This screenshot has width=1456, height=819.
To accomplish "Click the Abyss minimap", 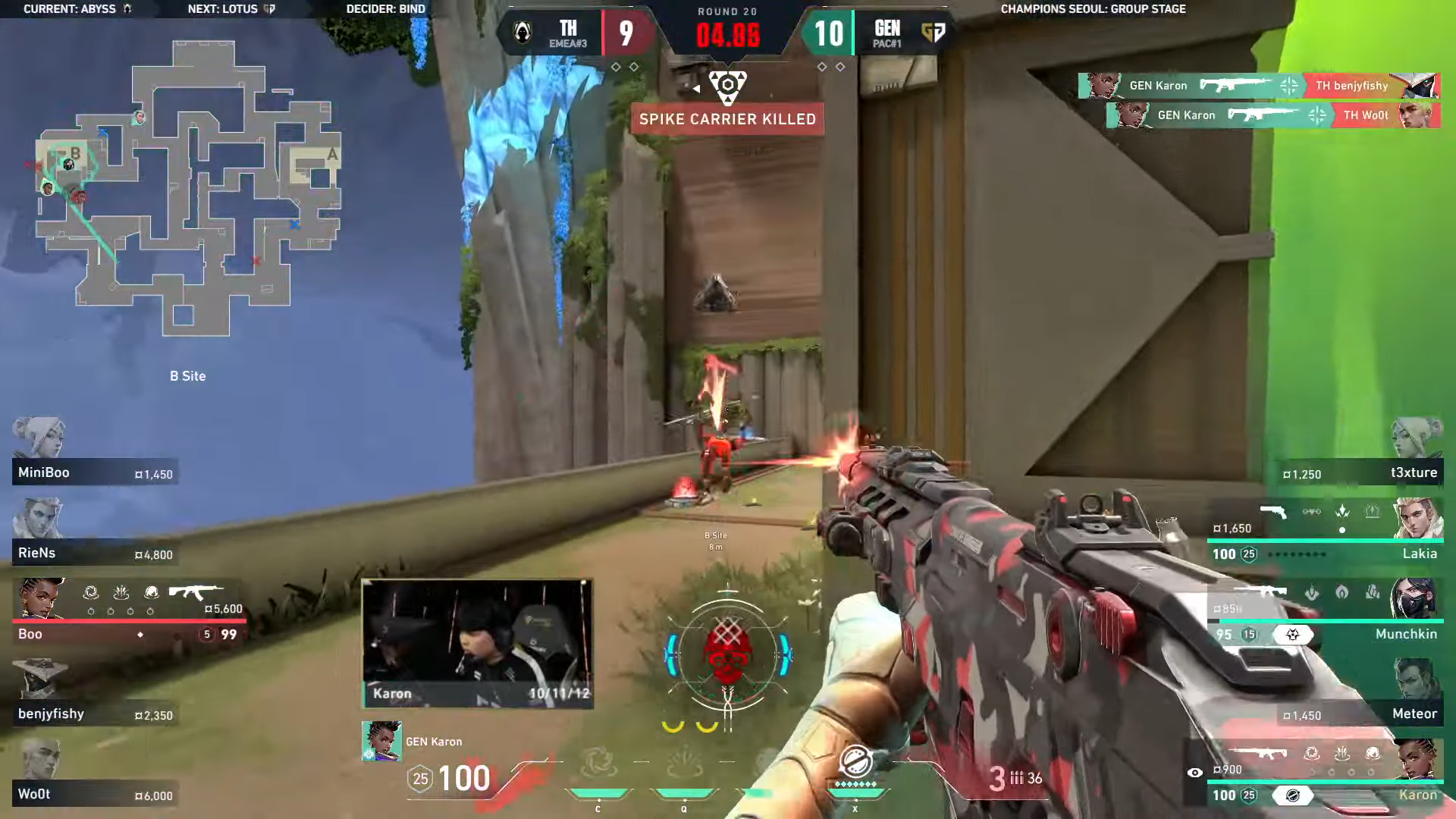I will 190,190.
